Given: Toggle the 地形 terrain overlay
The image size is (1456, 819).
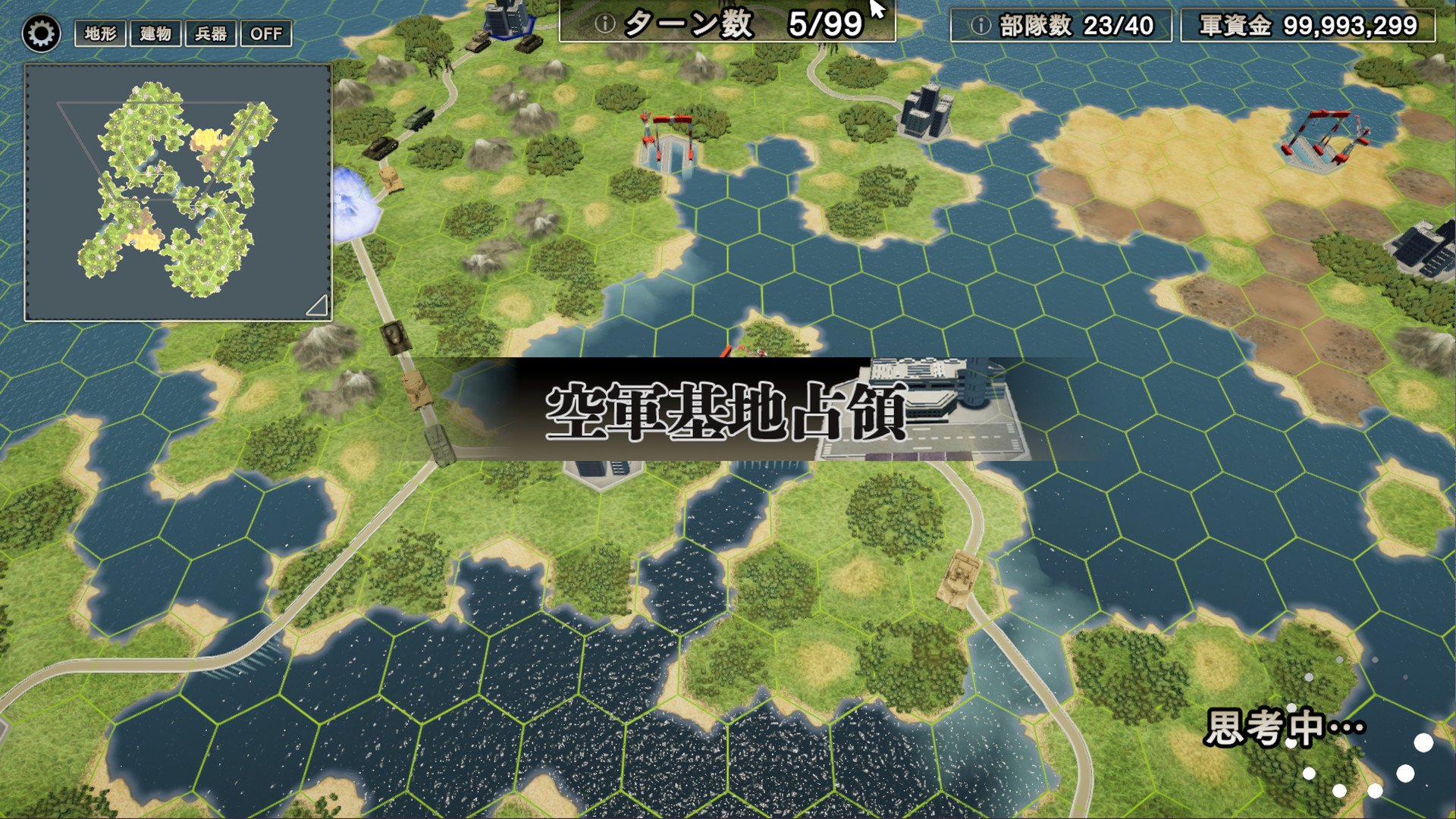Looking at the screenshot, I should point(99,33).
